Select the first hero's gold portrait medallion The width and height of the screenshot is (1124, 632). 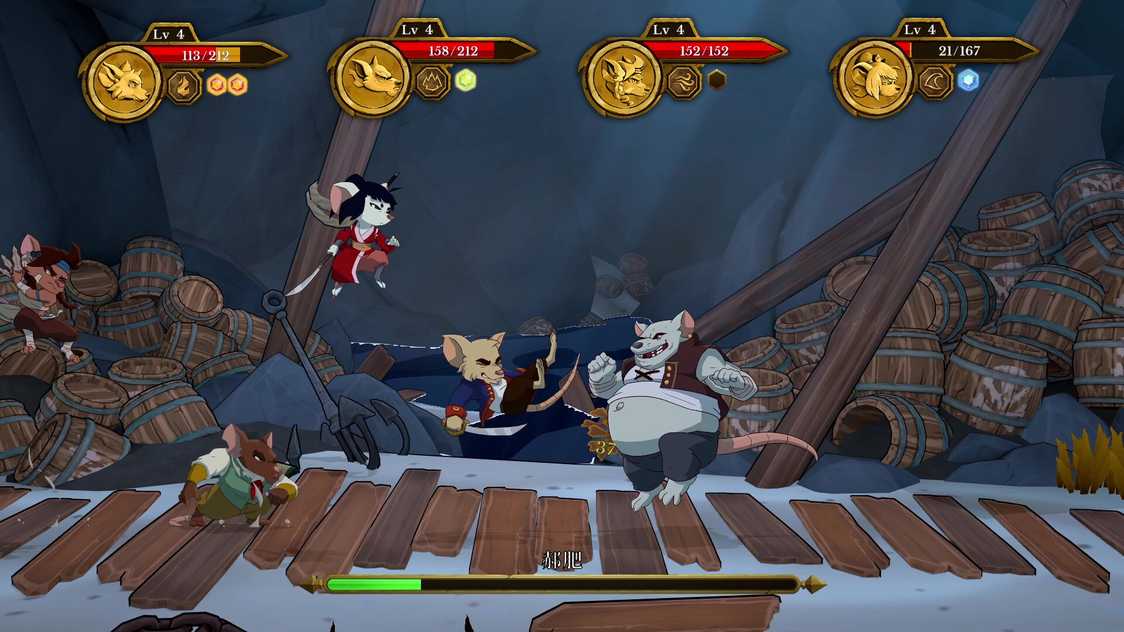[121, 82]
